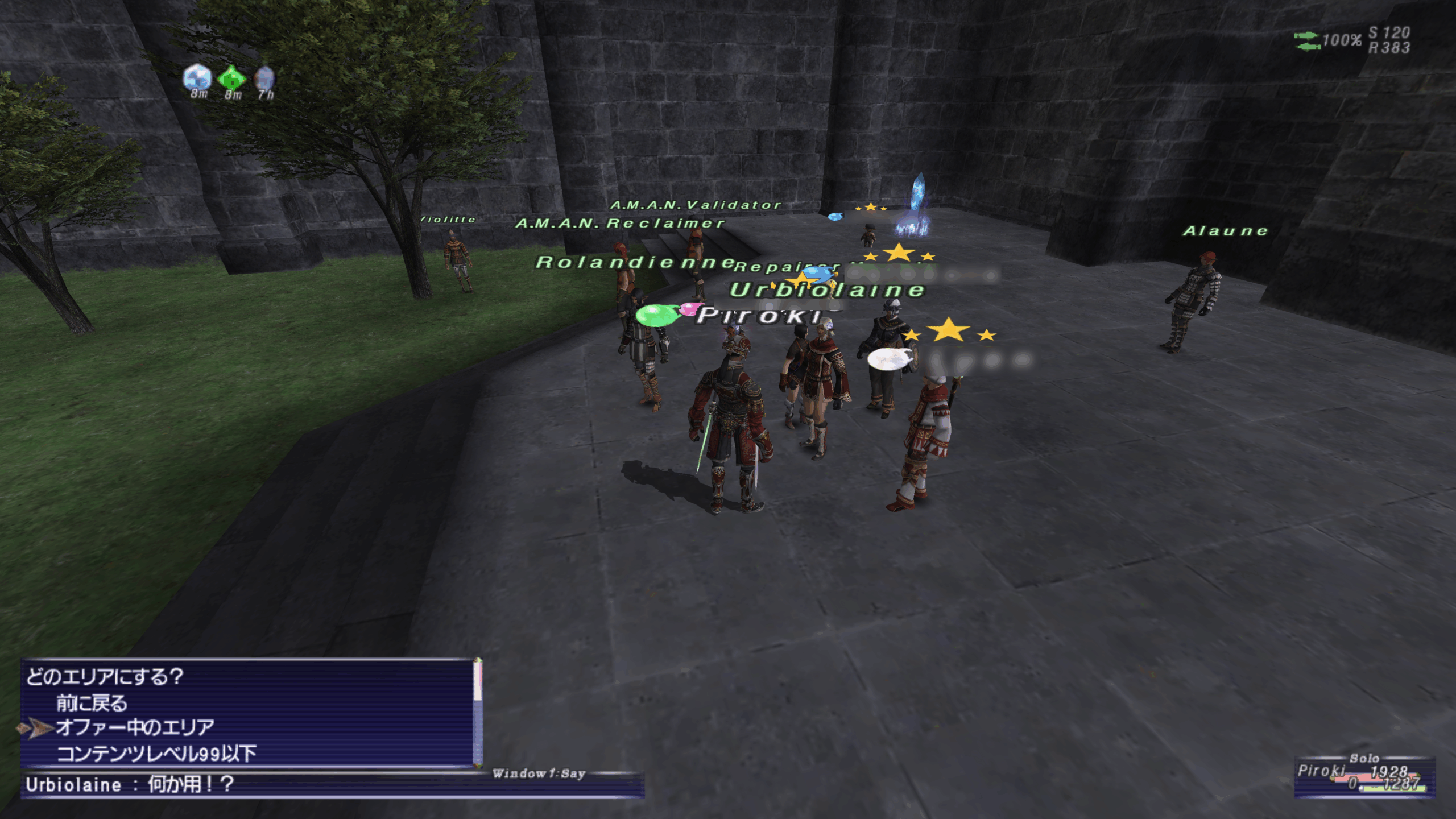Choose the 前に戻る option
This screenshot has height=819, width=1456.
point(92,704)
